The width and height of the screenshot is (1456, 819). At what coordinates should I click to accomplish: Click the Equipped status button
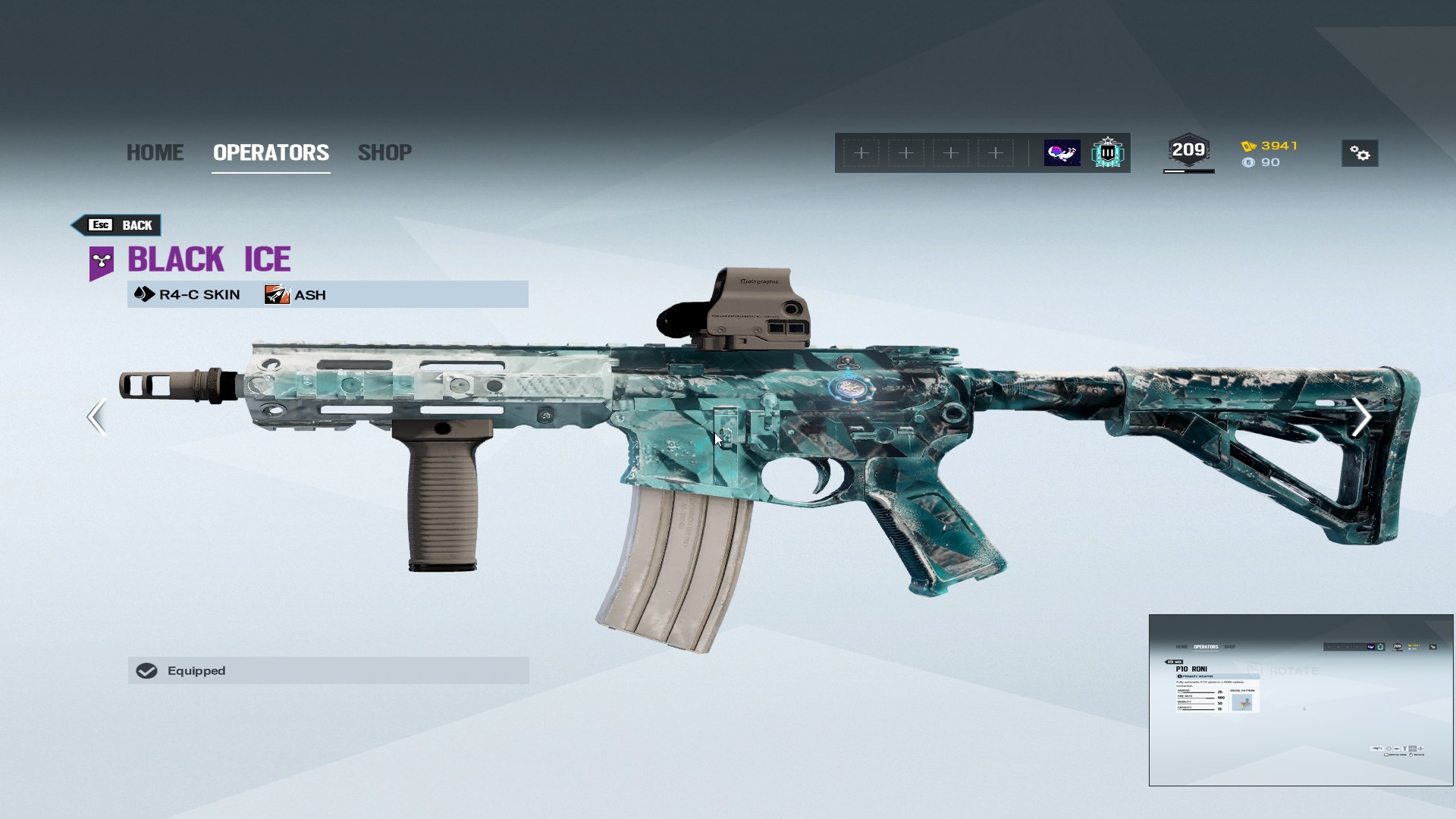coord(328,670)
